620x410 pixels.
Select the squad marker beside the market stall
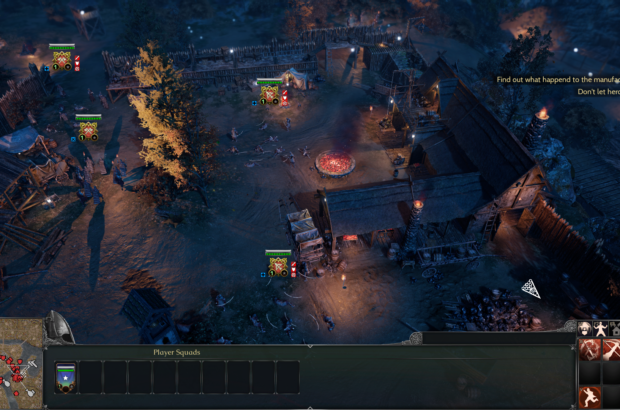click(278, 264)
